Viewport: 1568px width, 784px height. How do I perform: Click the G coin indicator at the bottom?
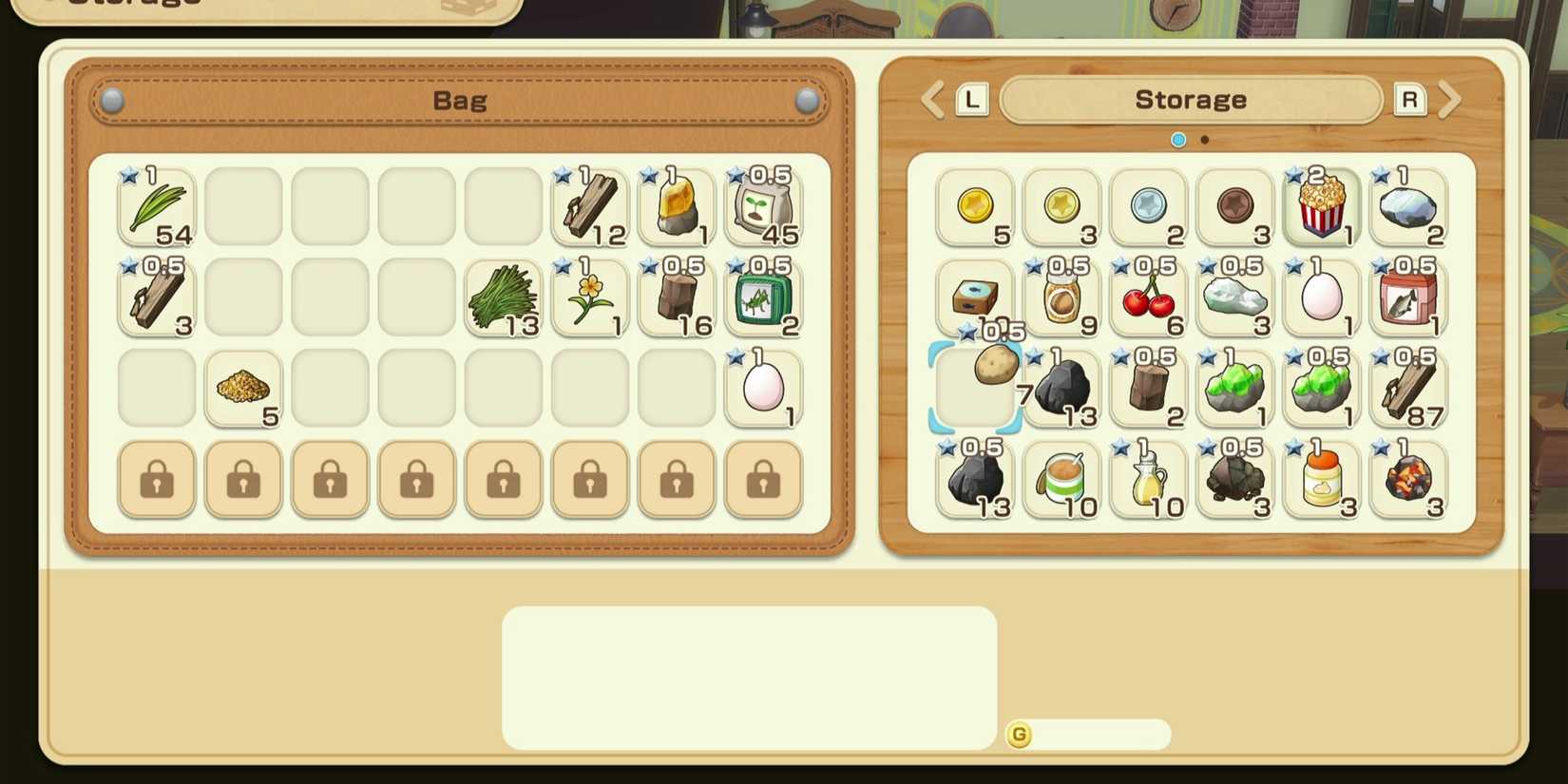point(1018,734)
